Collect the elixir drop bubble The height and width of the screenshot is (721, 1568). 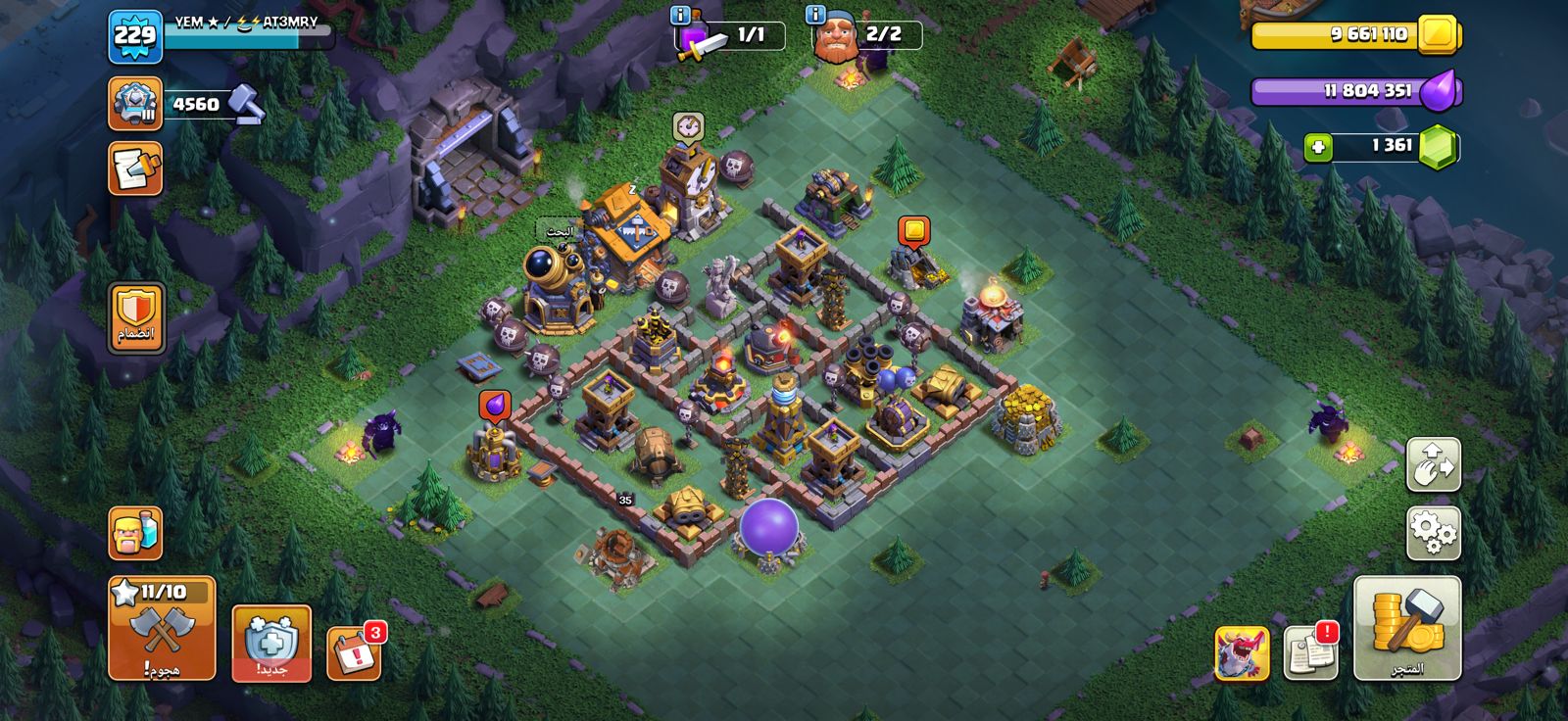click(x=495, y=406)
